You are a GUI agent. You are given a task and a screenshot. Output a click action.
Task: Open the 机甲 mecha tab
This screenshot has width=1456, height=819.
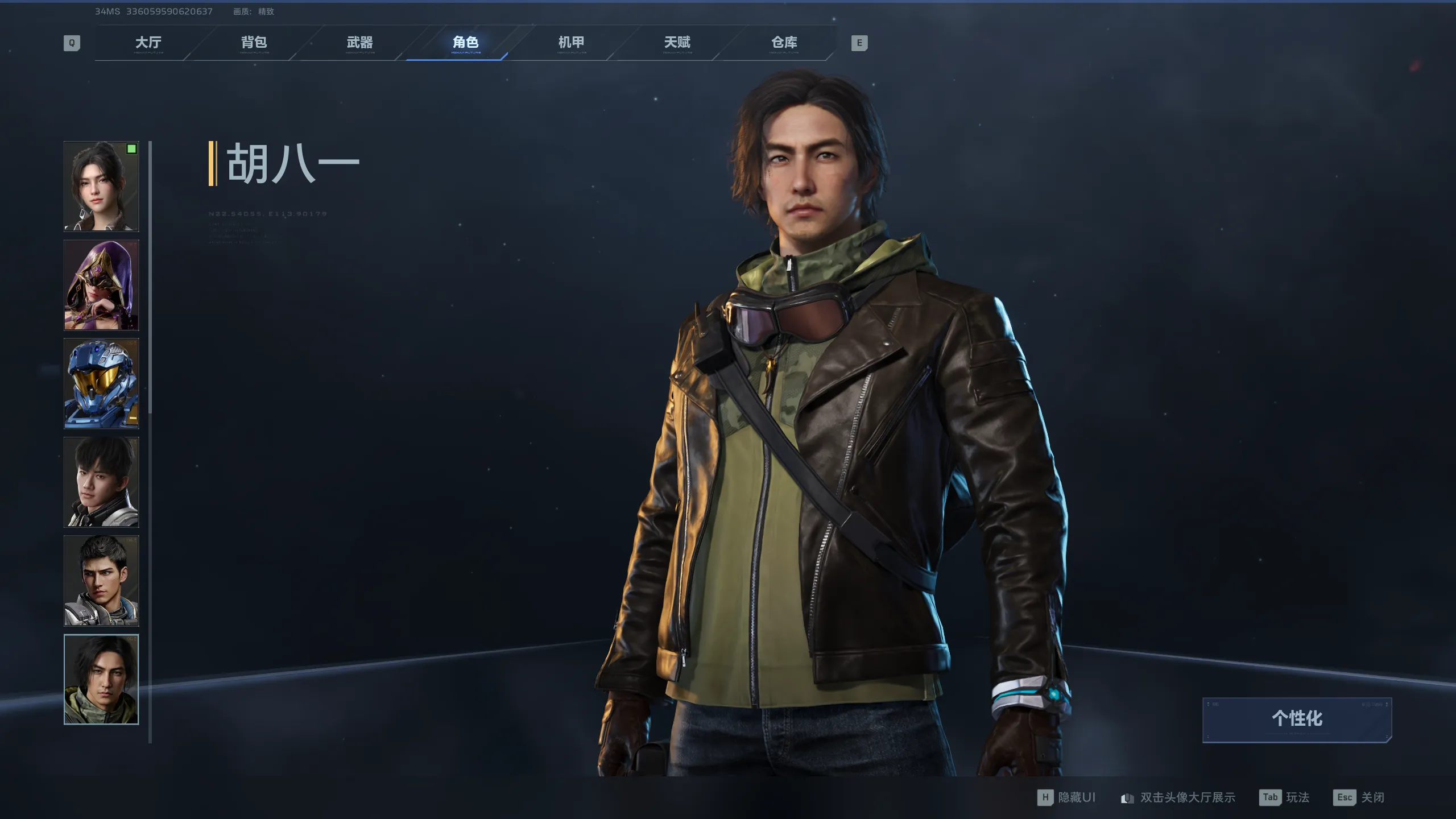pyautogui.click(x=571, y=43)
